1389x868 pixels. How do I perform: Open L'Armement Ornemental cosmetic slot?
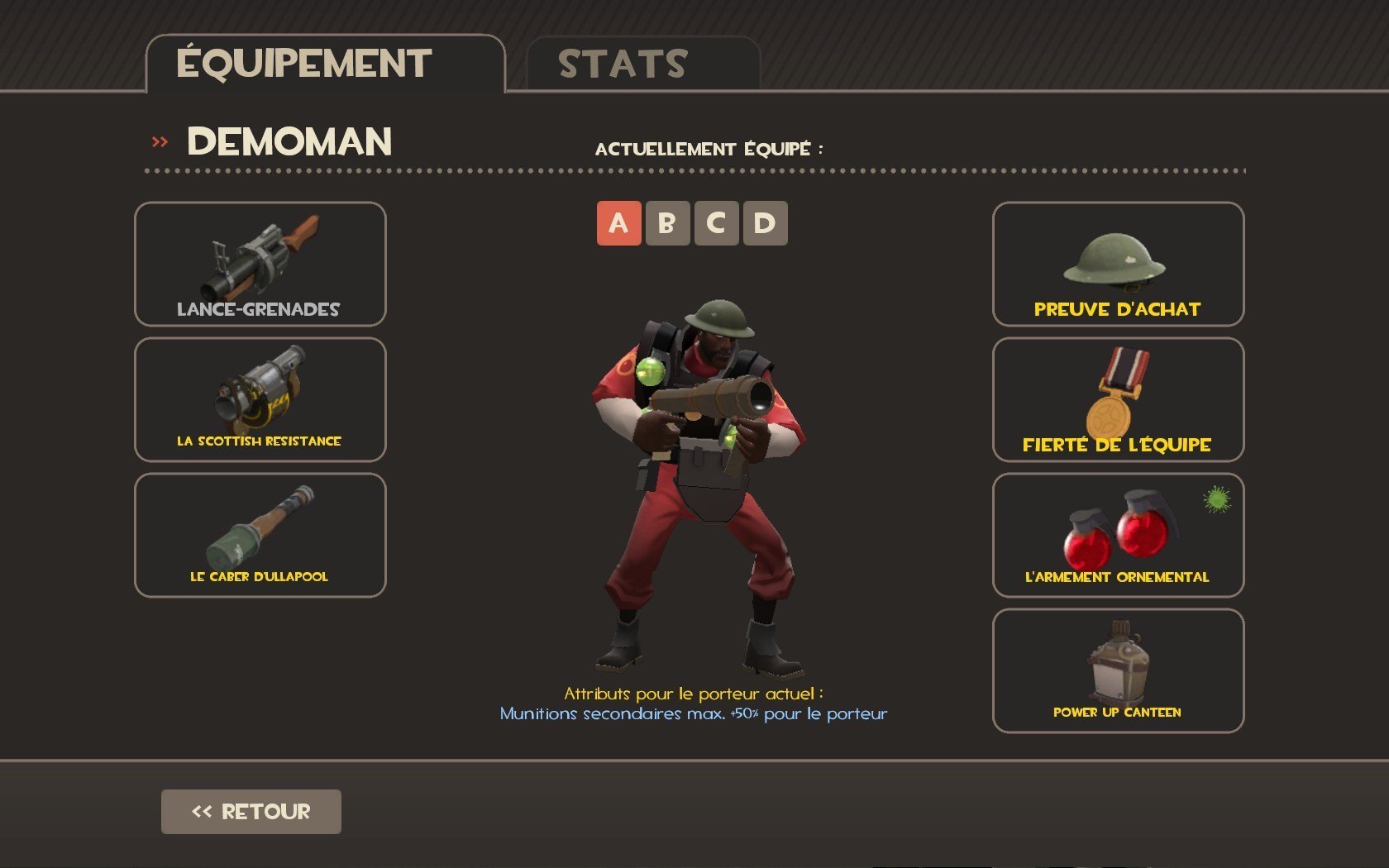(x=1118, y=535)
